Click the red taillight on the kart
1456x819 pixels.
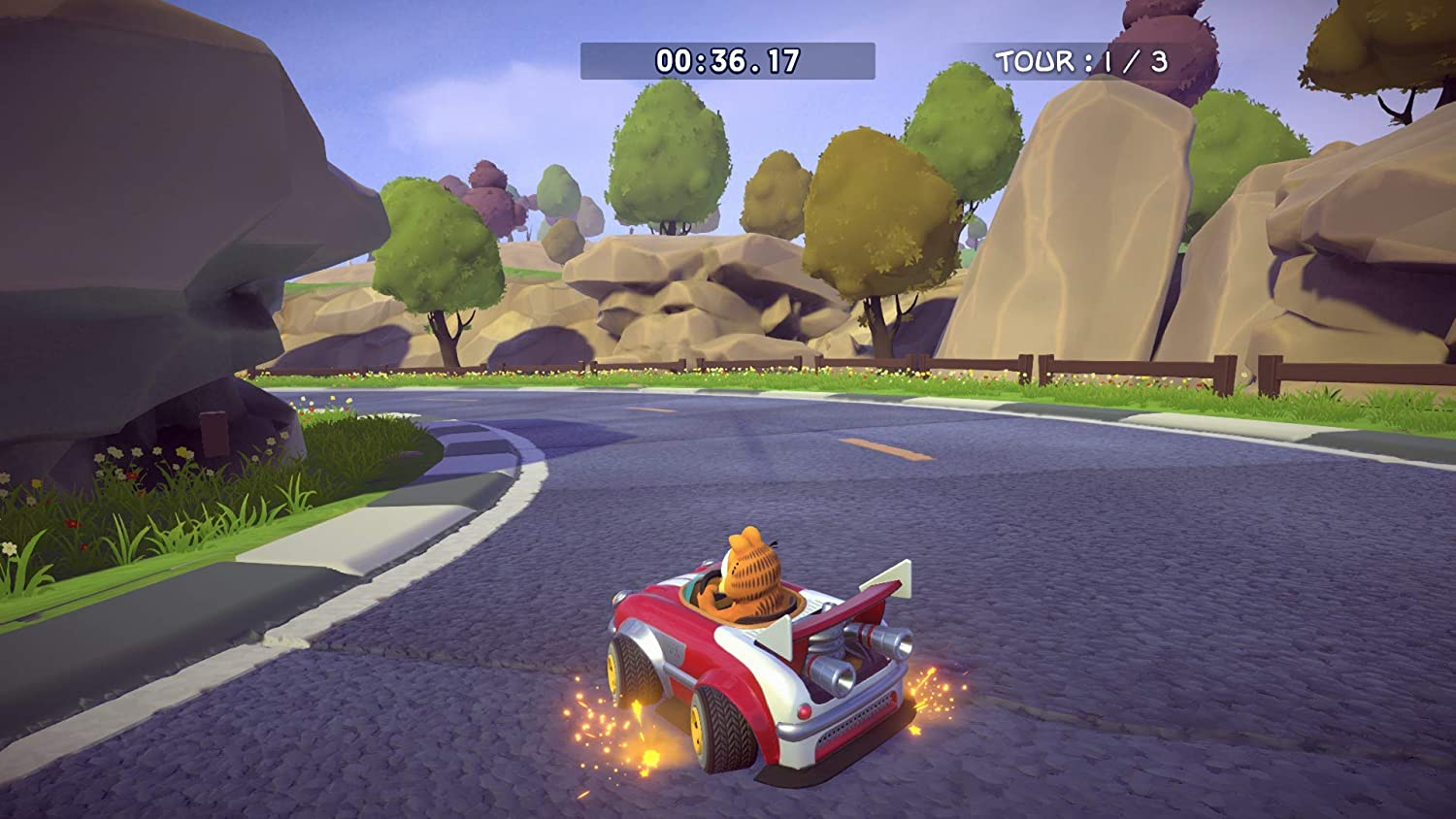[x=804, y=710]
